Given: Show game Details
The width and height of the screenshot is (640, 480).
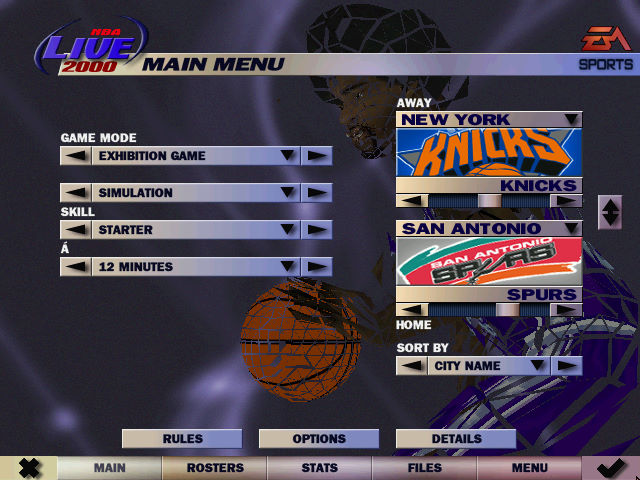Looking at the screenshot, I should pos(456,438).
